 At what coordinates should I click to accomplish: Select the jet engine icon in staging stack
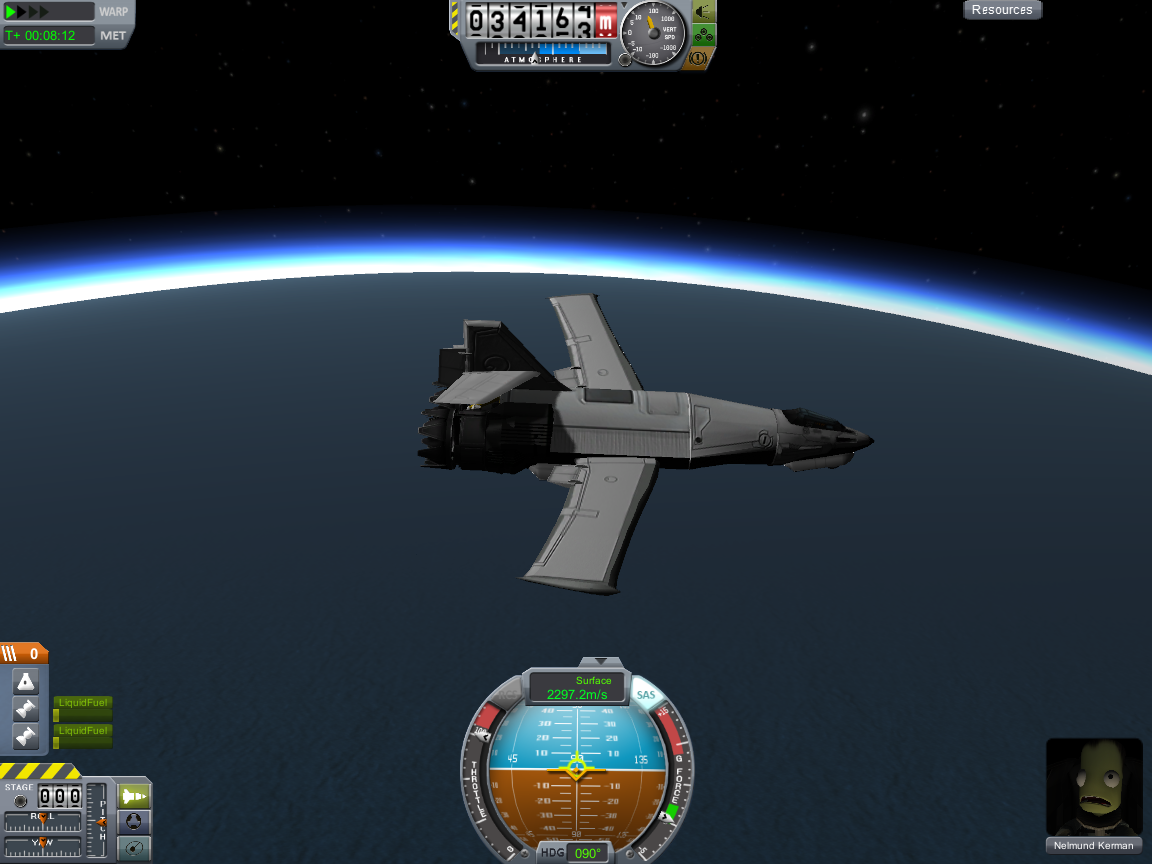(25, 682)
